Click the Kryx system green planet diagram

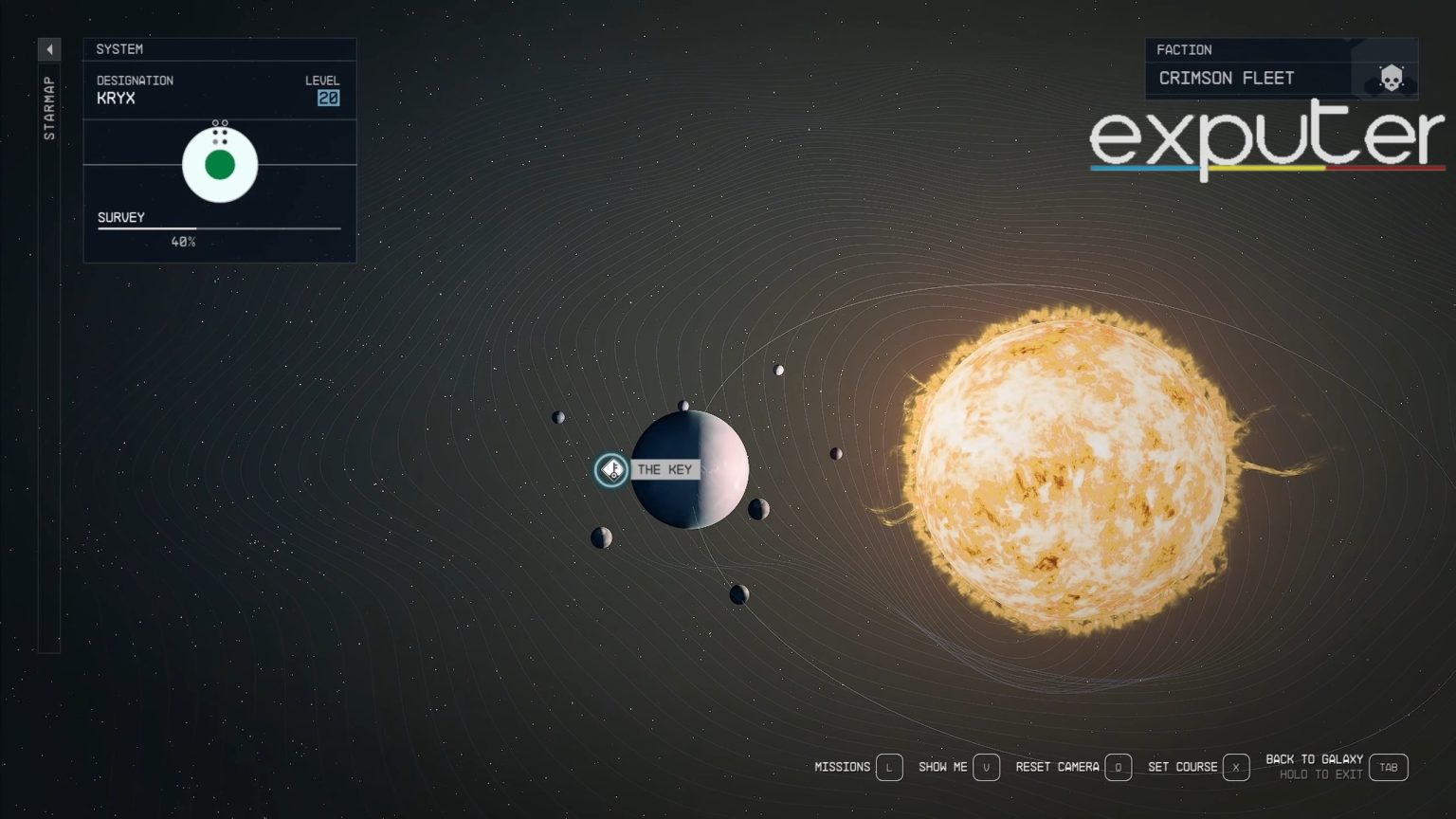pos(220,163)
